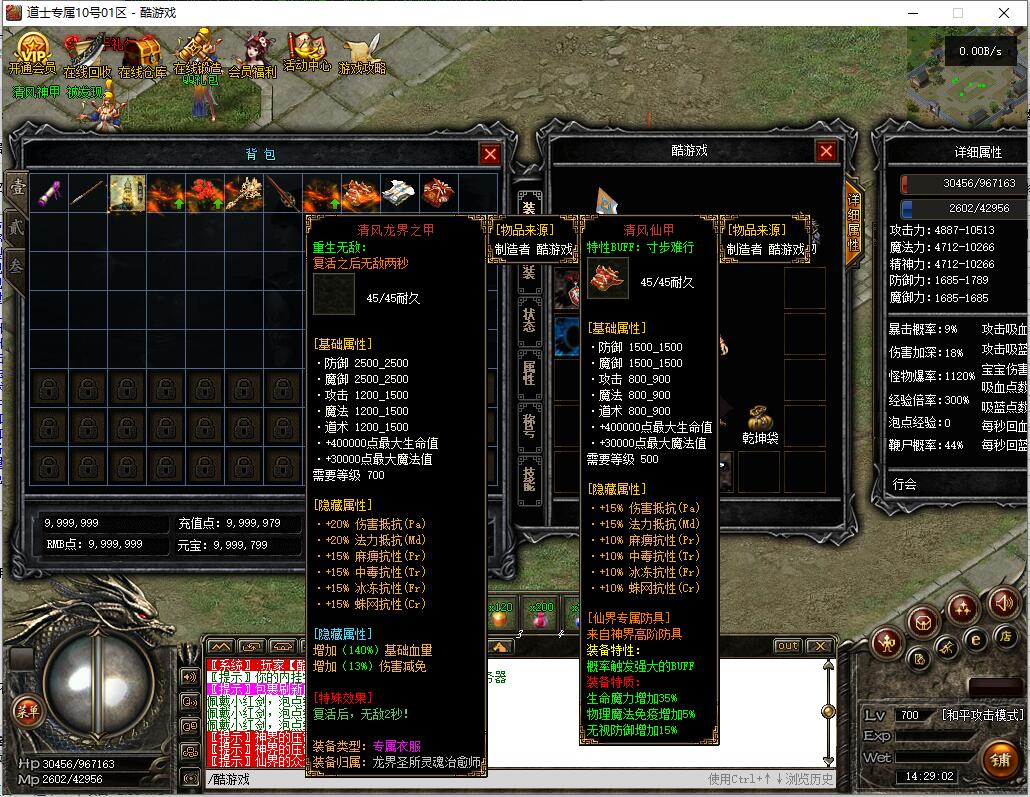Select the white cloth armor item
The width and height of the screenshot is (1030, 797).
tap(399, 193)
